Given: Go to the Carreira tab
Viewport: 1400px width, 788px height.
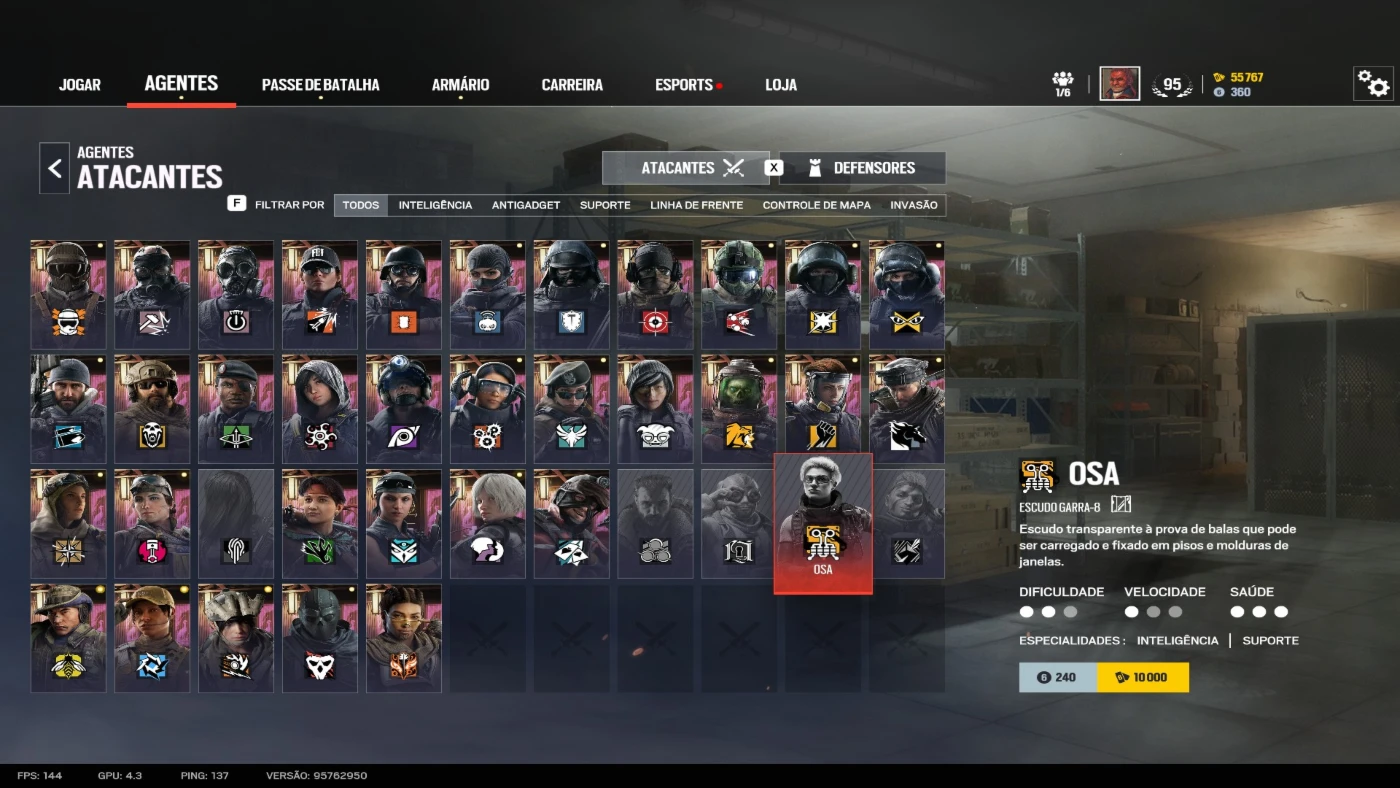Looking at the screenshot, I should click(x=572, y=85).
